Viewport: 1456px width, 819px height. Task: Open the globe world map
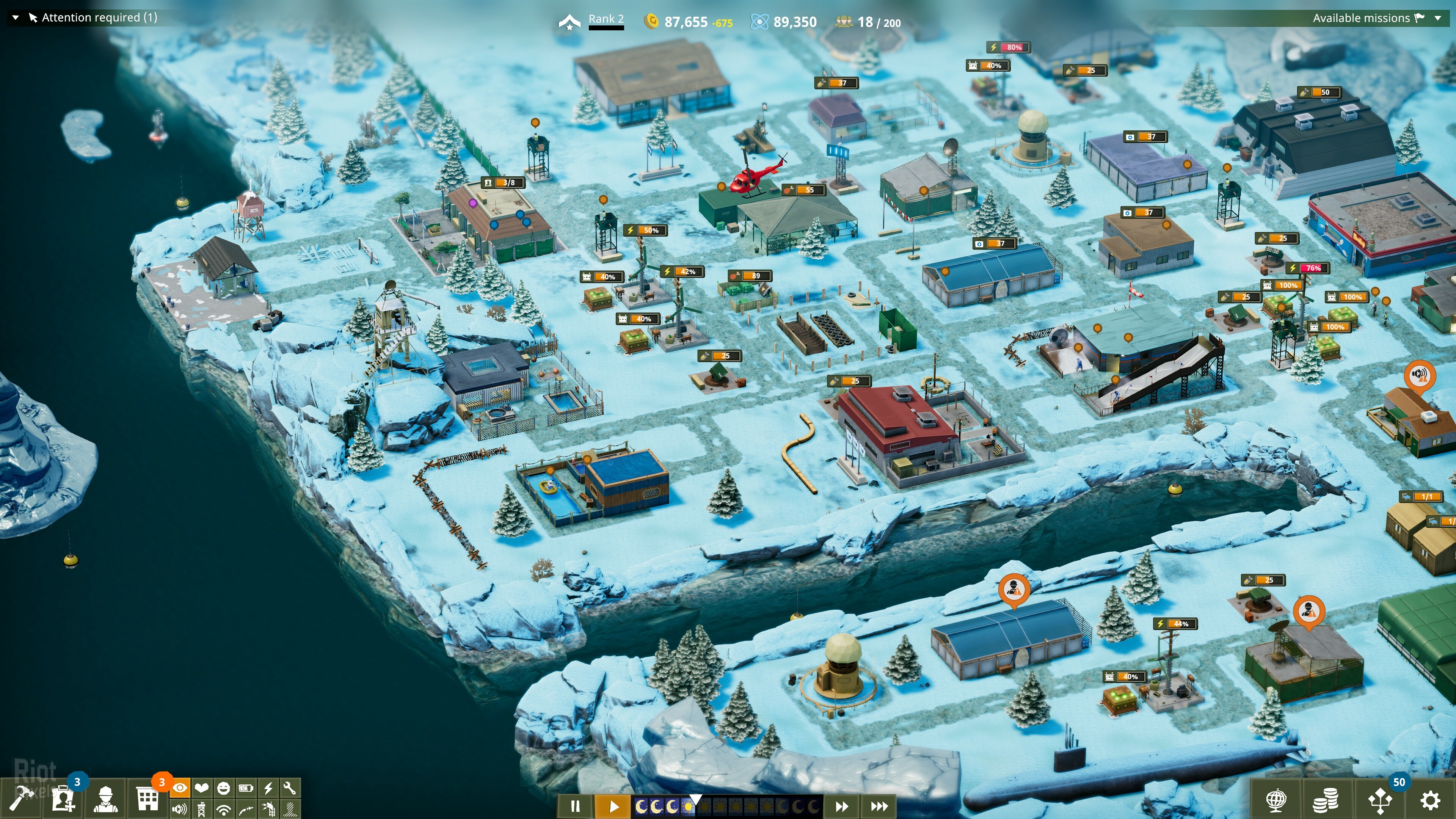coord(1276,800)
